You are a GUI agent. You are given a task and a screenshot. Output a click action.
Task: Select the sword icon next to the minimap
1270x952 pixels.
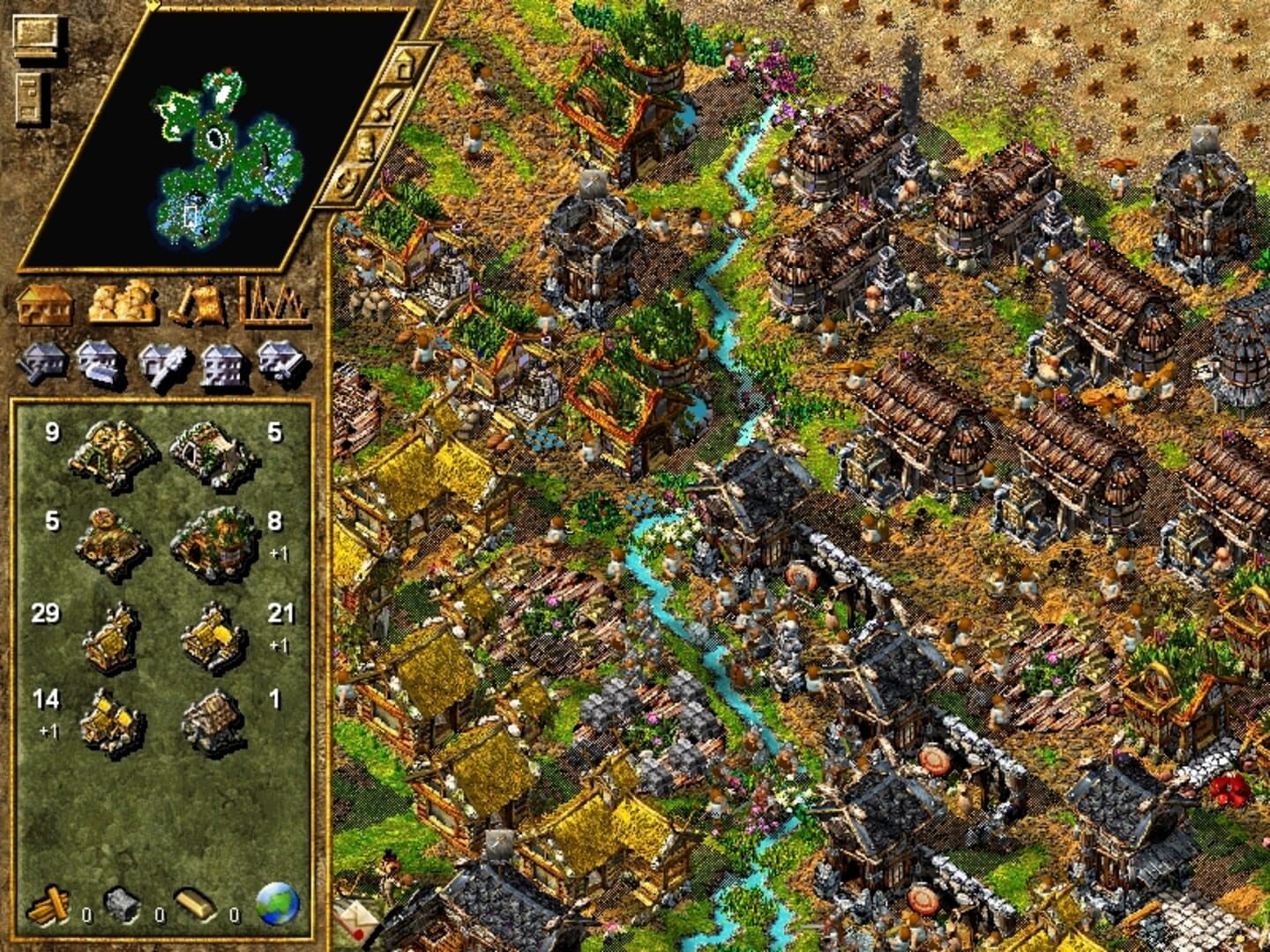point(389,105)
